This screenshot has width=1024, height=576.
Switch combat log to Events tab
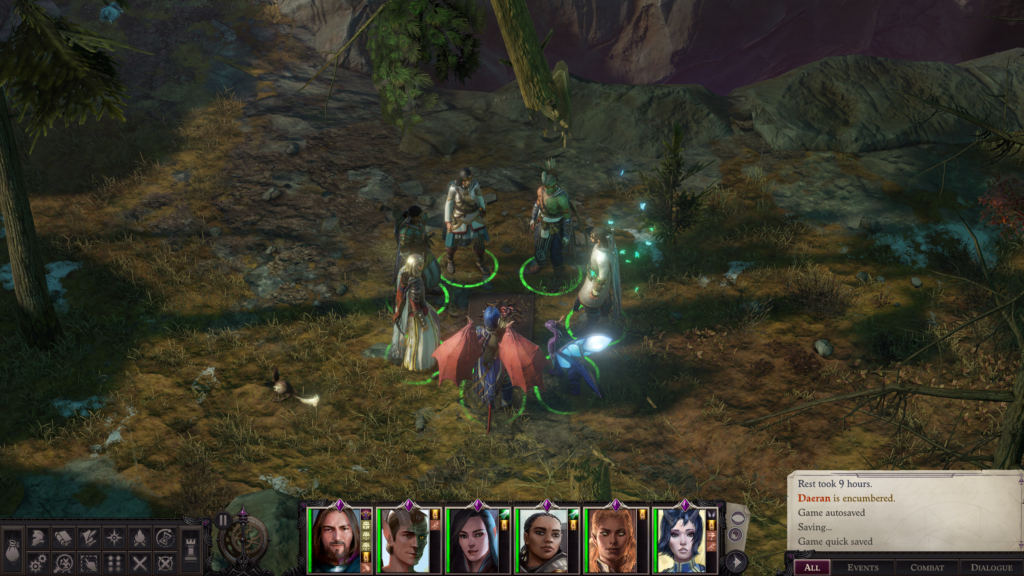(x=863, y=567)
